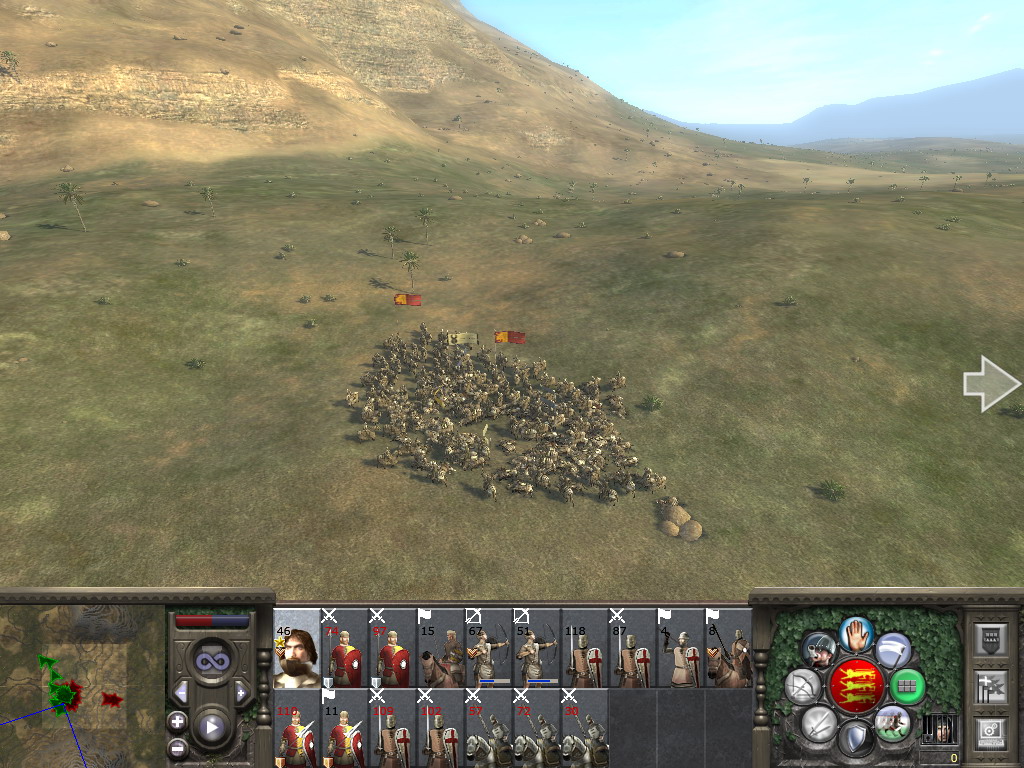Toggle guard mode with the shield button

coord(855,739)
